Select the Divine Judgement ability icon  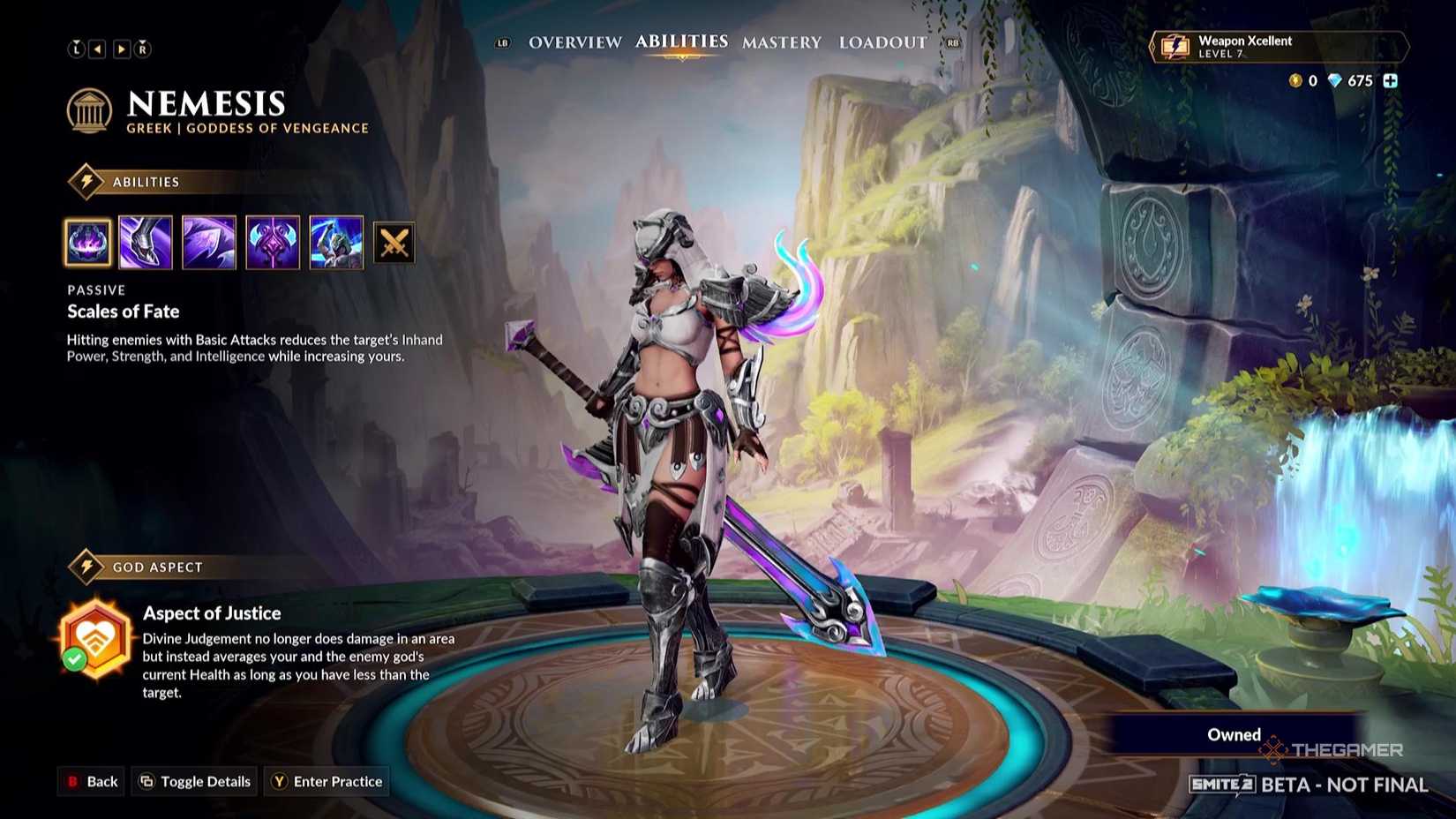tap(336, 242)
